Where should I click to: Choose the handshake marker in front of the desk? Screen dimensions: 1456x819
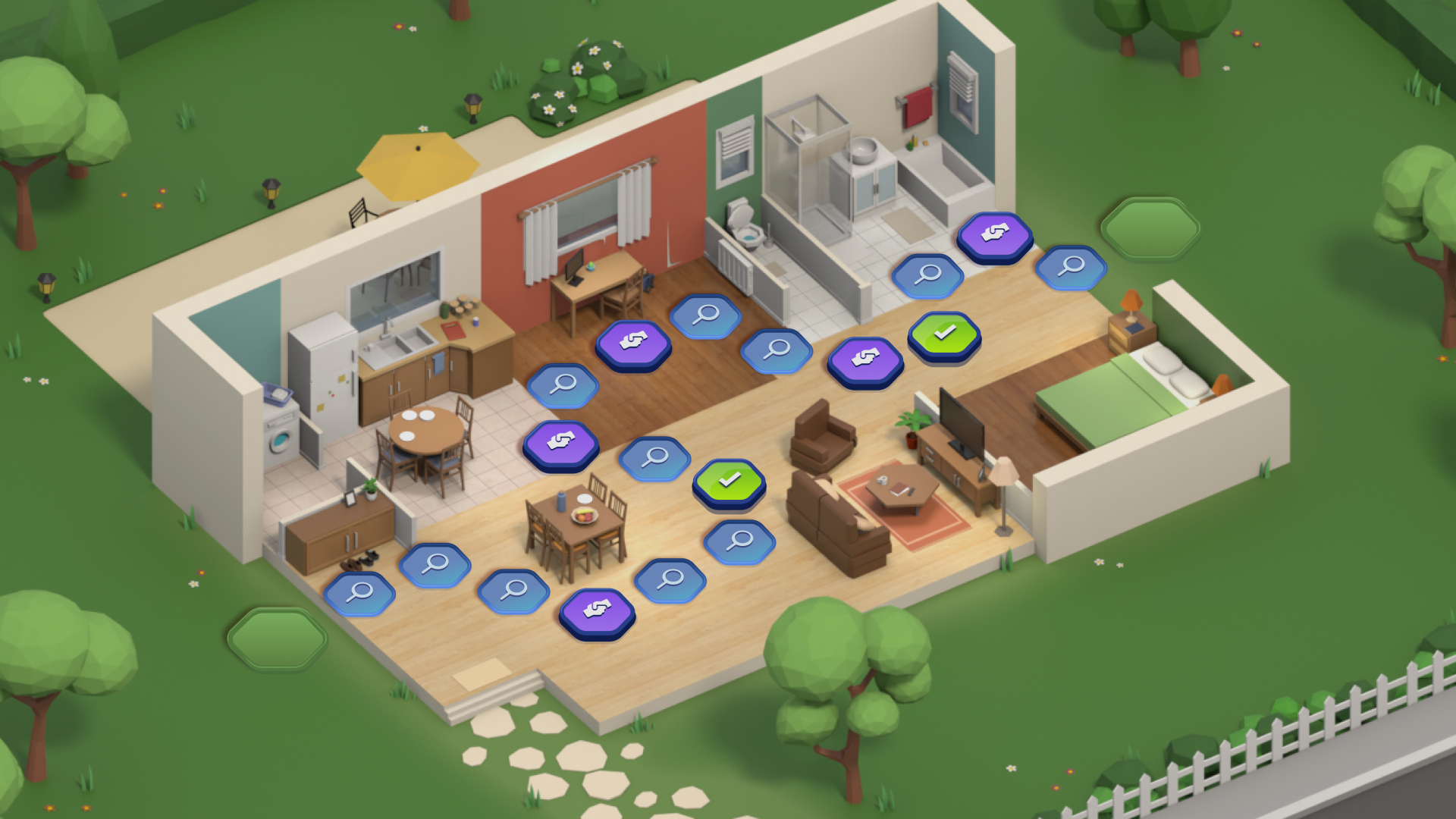[x=633, y=342]
